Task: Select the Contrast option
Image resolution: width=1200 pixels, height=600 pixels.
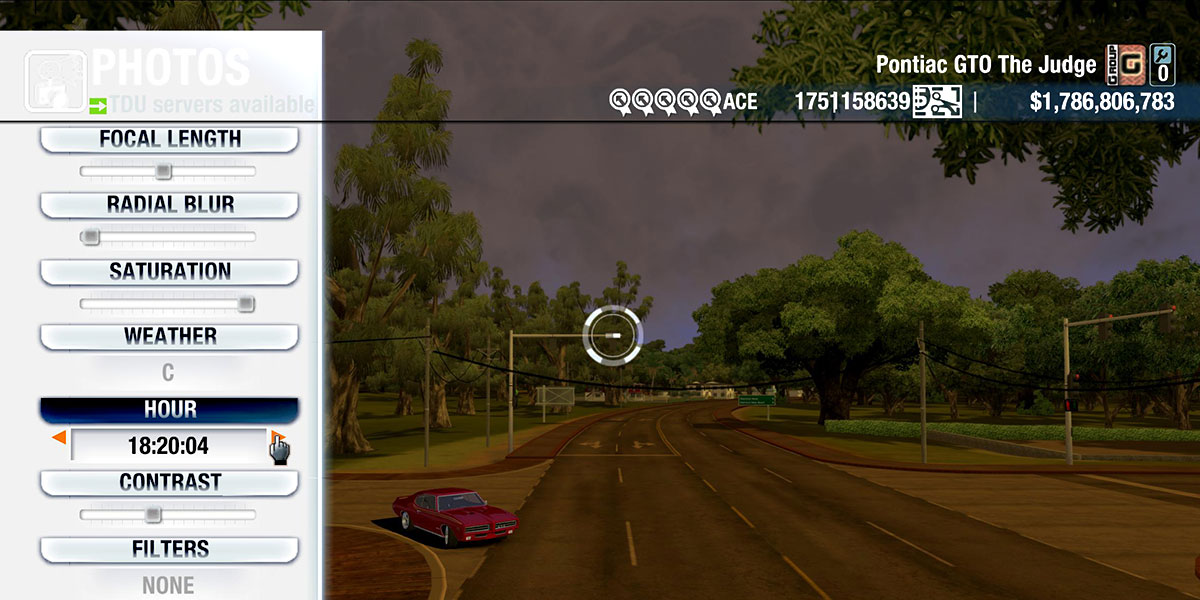Action: tap(169, 483)
